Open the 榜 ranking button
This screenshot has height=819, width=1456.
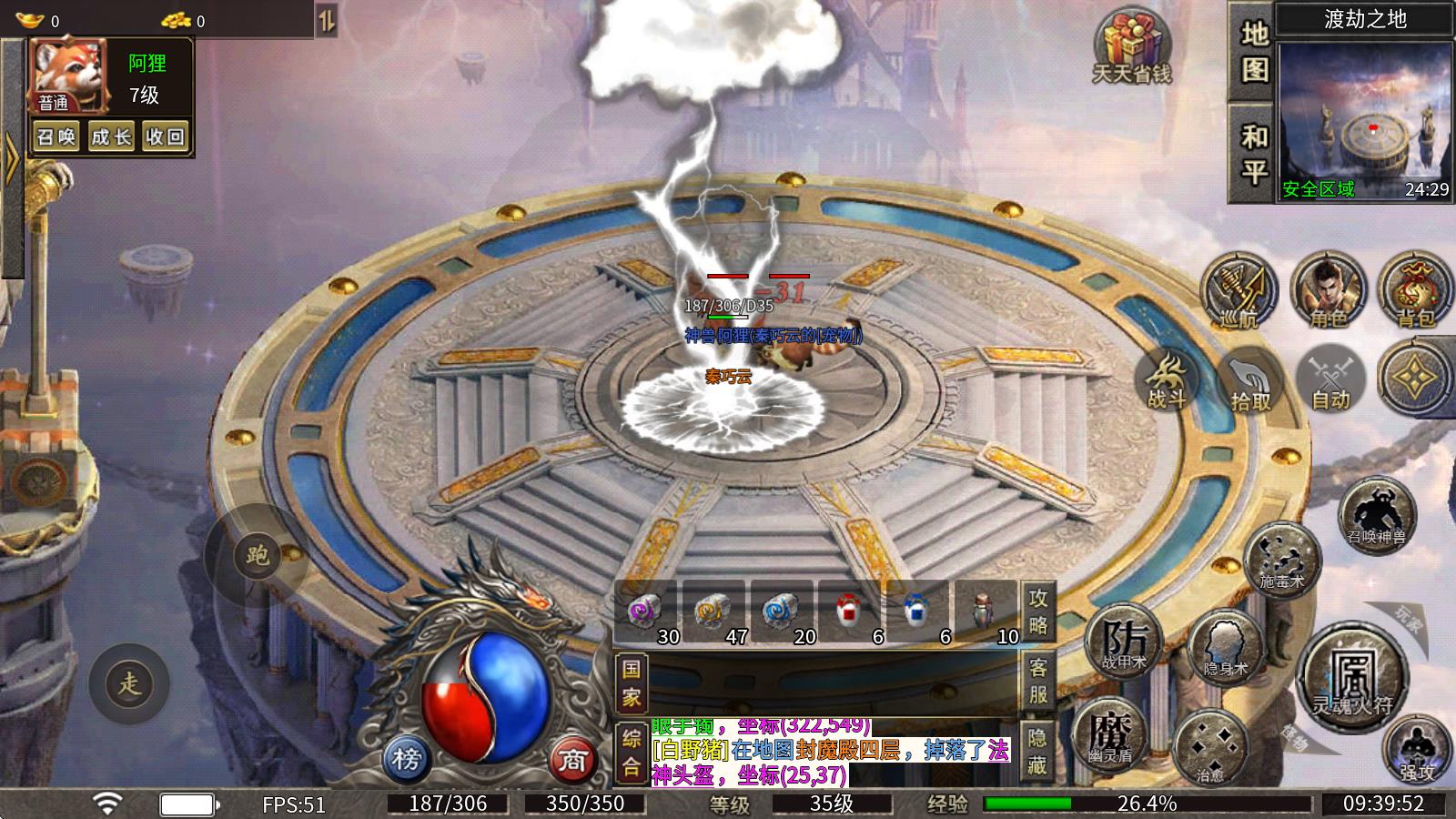click(x=407, y=757)
